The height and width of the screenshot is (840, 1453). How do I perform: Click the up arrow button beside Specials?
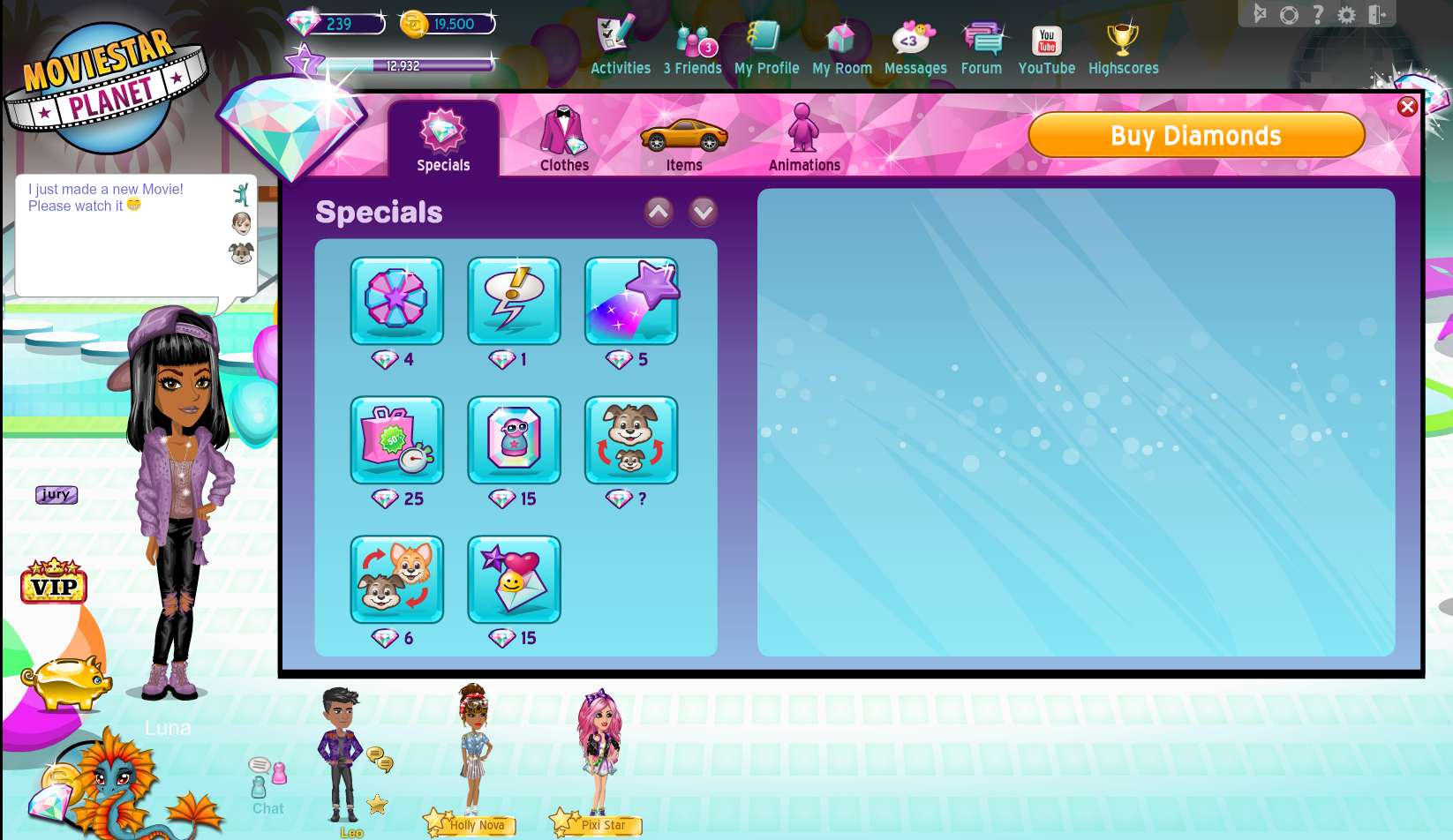[x=659, y=212]
